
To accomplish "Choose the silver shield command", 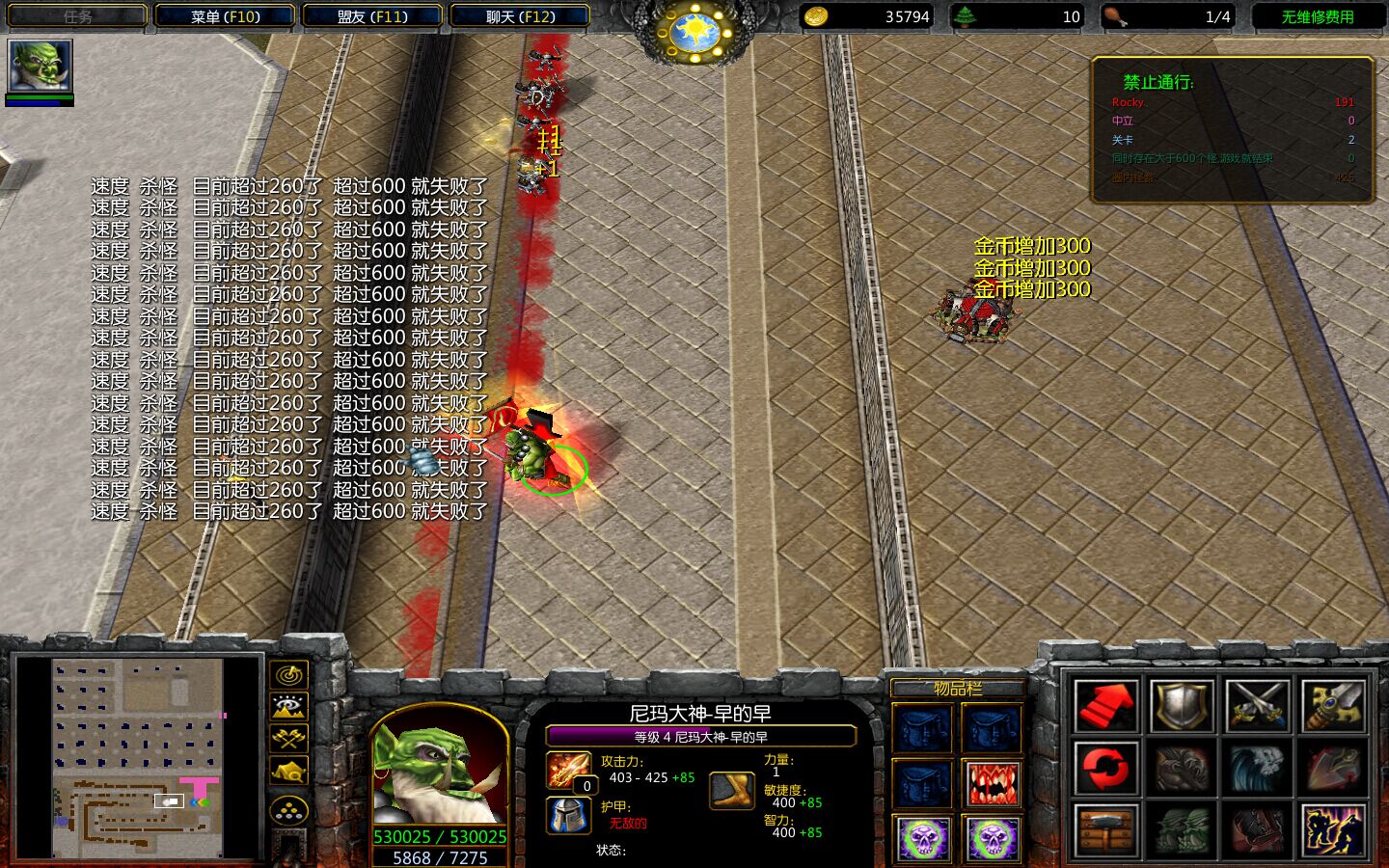I will (x=1183, y=705).
